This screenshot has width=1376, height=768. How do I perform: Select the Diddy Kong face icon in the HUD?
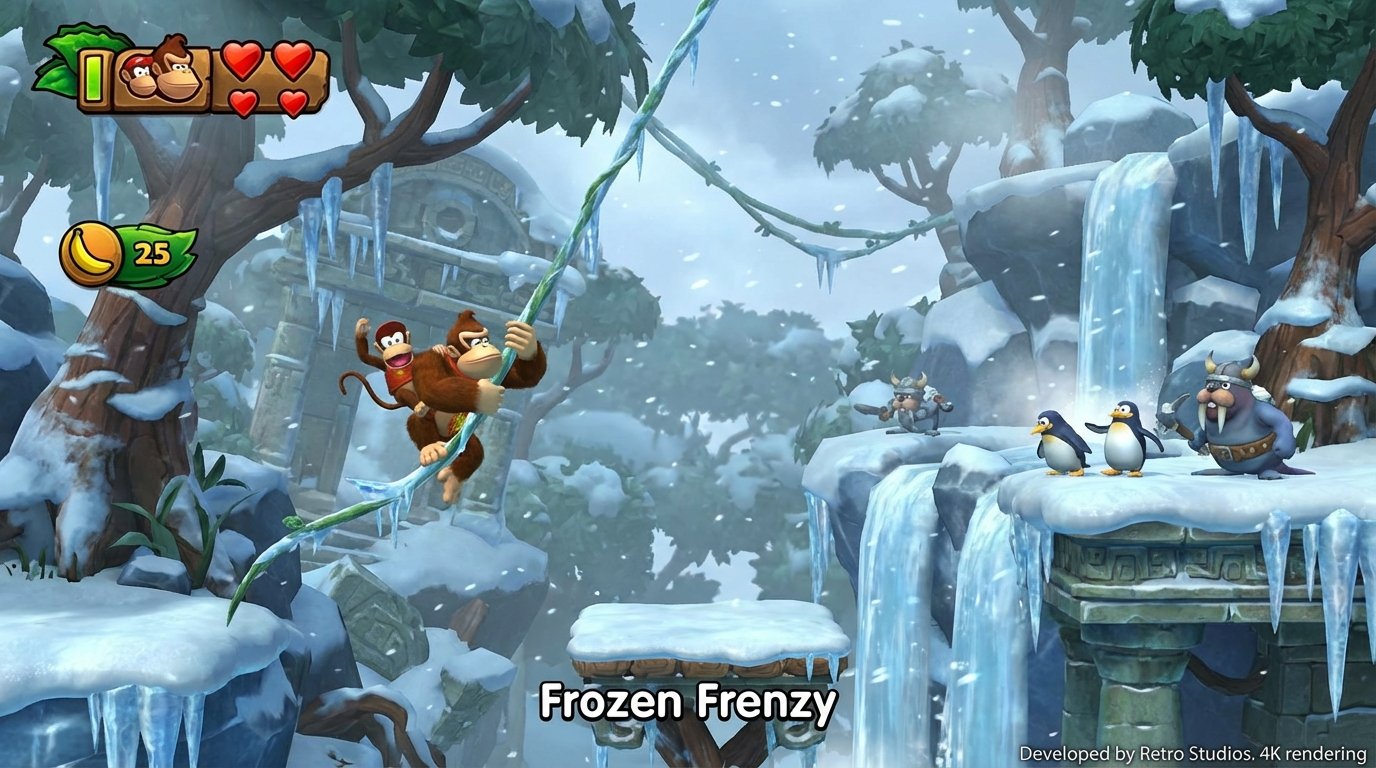pos(138,74)
